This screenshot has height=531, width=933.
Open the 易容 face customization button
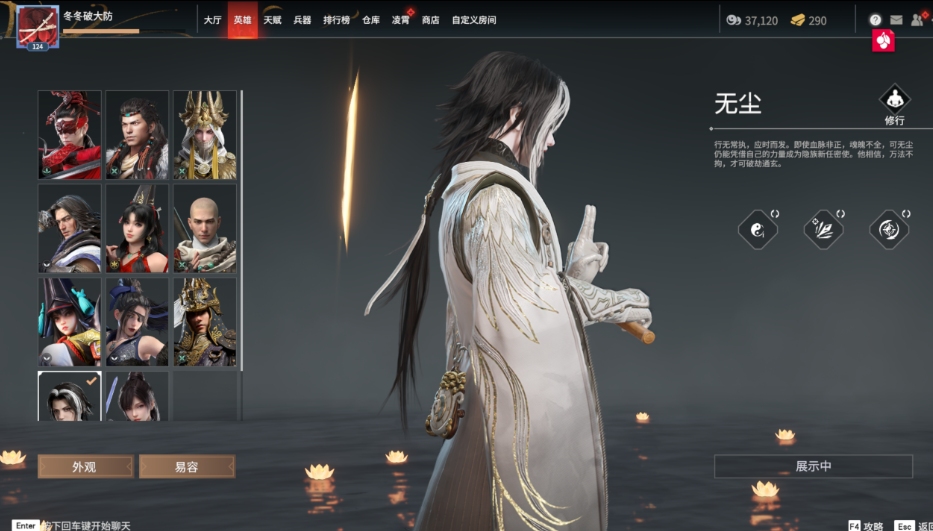click(x=187, y=466)
